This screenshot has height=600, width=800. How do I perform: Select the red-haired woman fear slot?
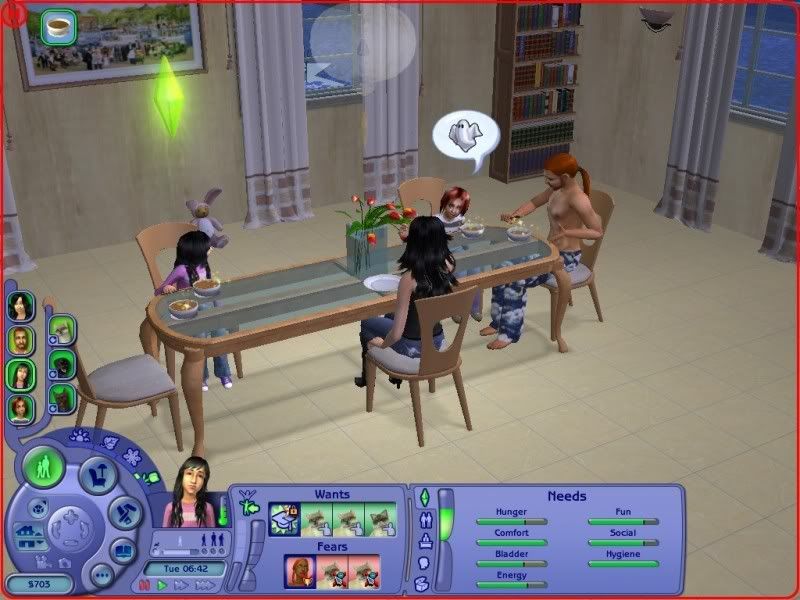tap(301, 571)
